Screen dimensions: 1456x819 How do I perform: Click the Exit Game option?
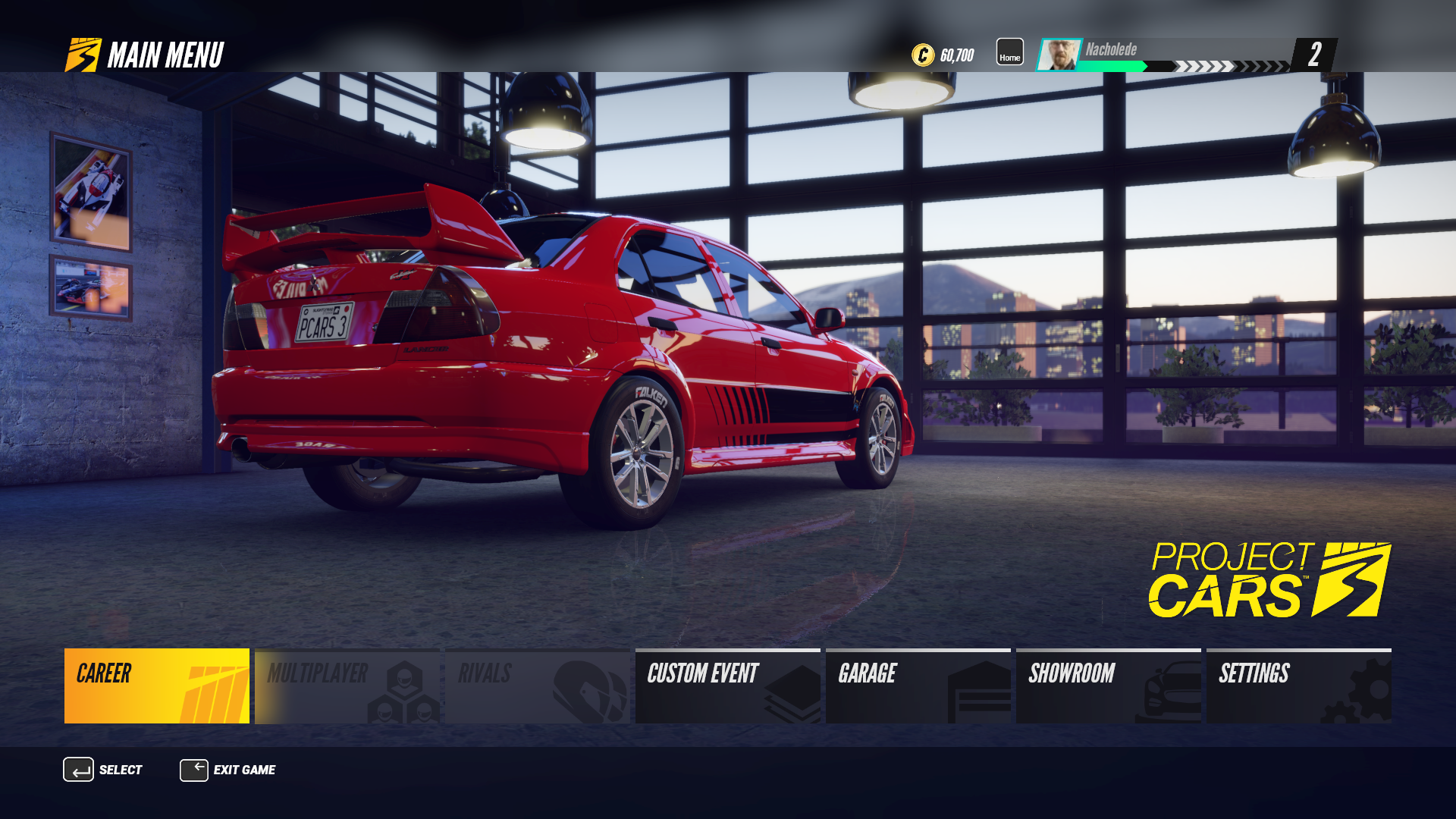pyautogui.click(x=228, y=770)
